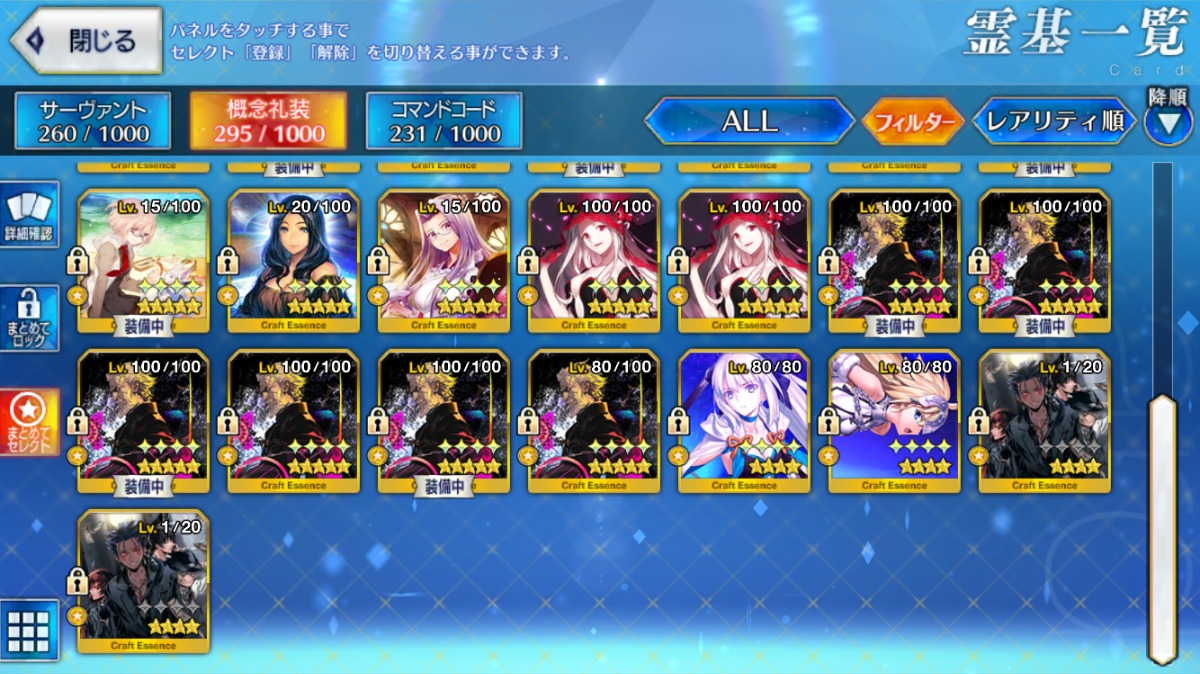Switch to the サーヴァント tab
Screen dimensions: 1200x674
coord(93,121)
